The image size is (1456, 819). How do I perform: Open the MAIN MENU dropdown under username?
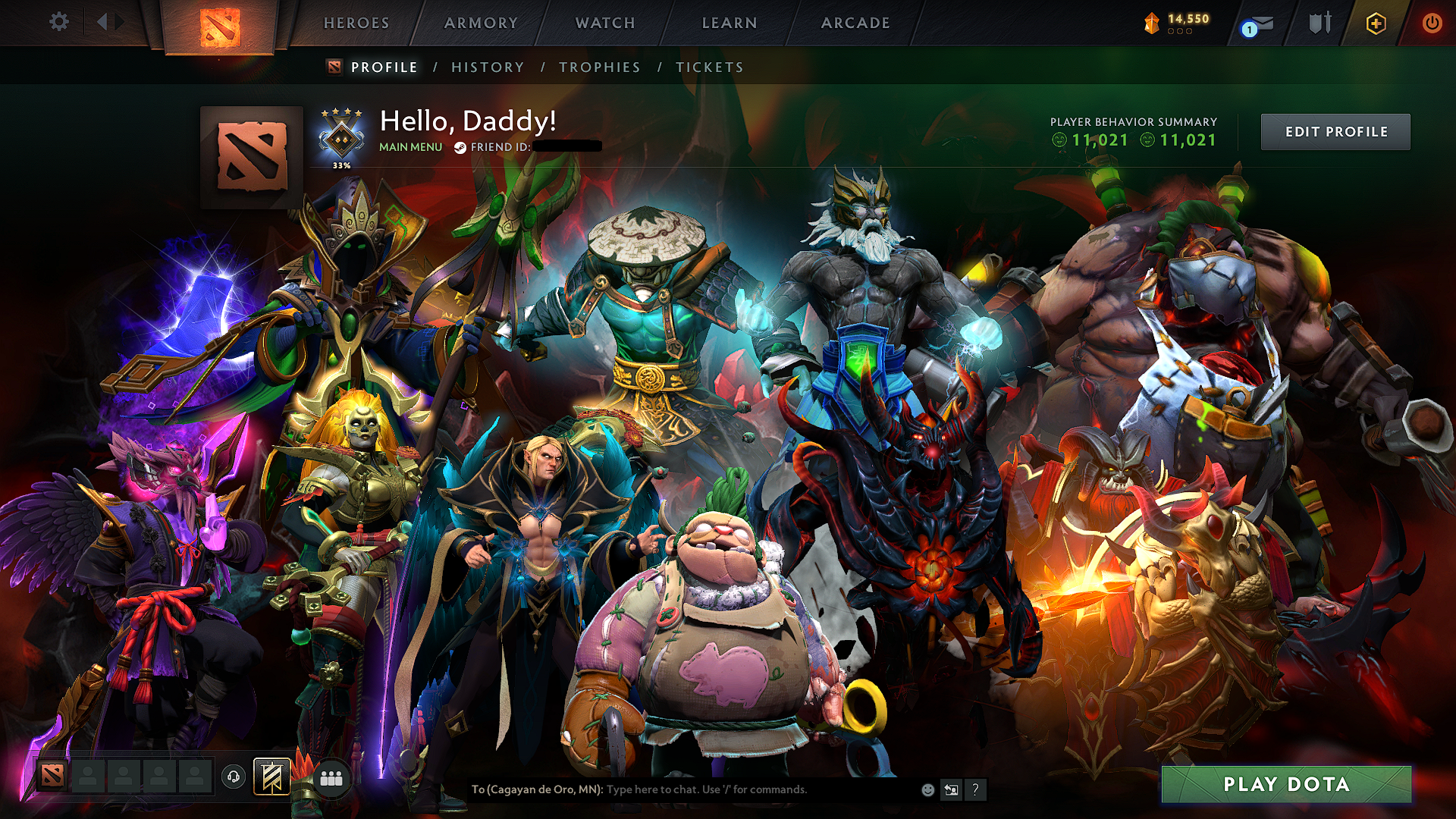(x=409, y=147)
